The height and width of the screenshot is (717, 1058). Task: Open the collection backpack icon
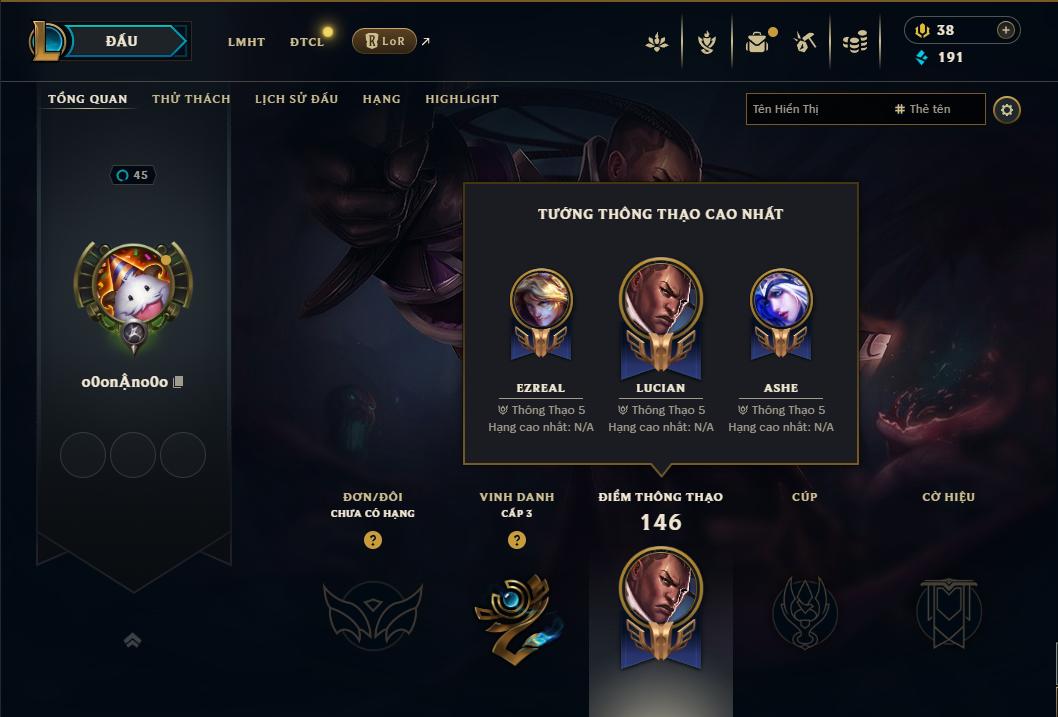pos(757,42)
